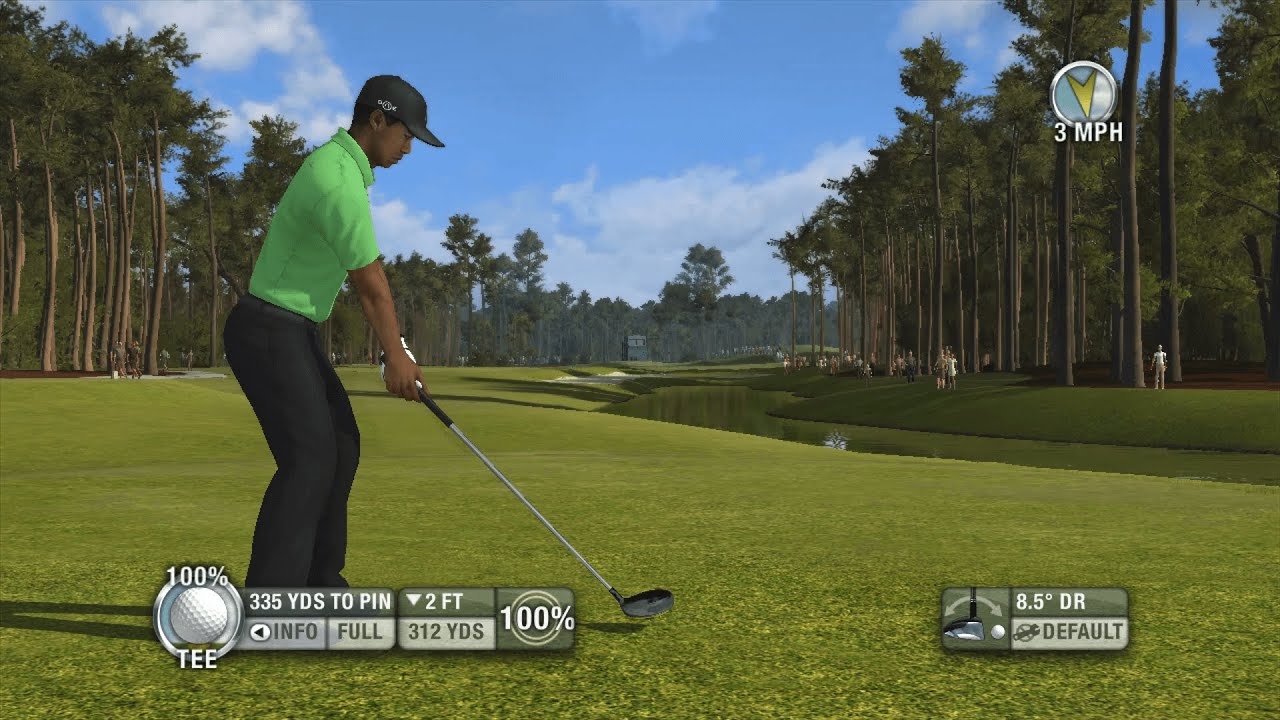Toggle the ball marker beside the clubhead
This screenshot has height=720, width=1280.
pyautogui.click(x=997, y=632)
